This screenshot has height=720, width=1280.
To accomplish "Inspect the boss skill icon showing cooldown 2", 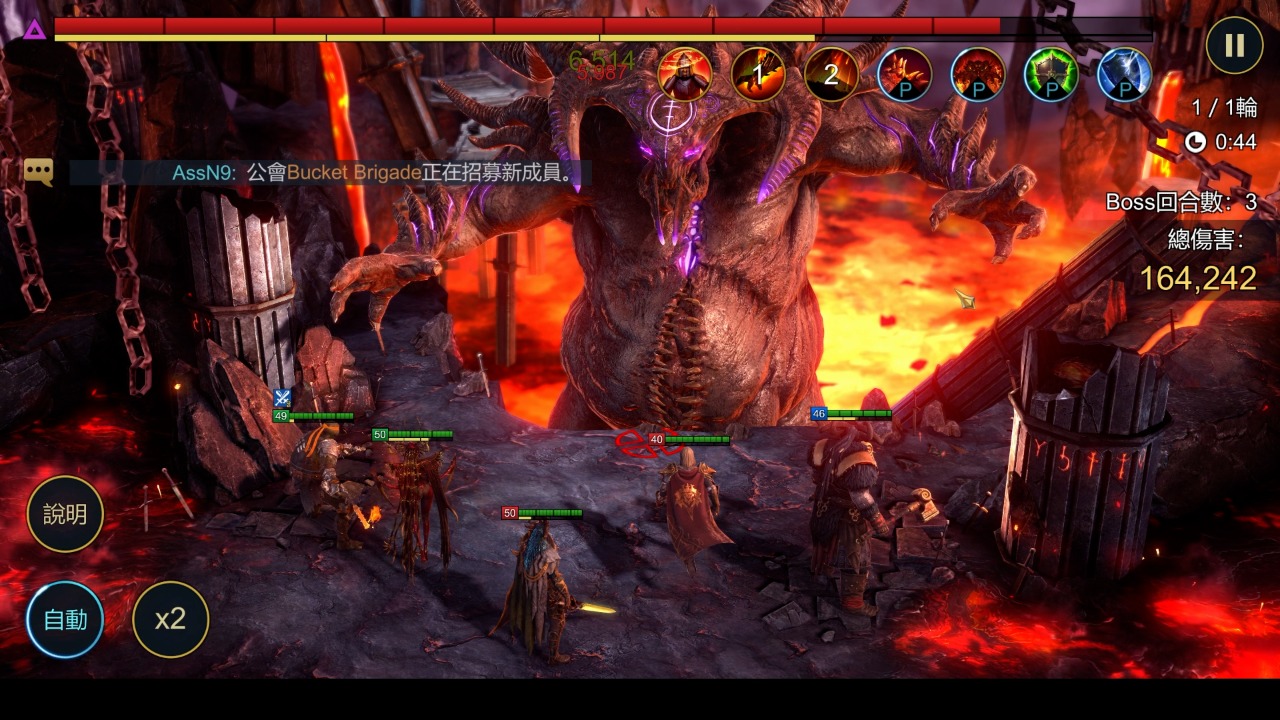I will (831, 74).
